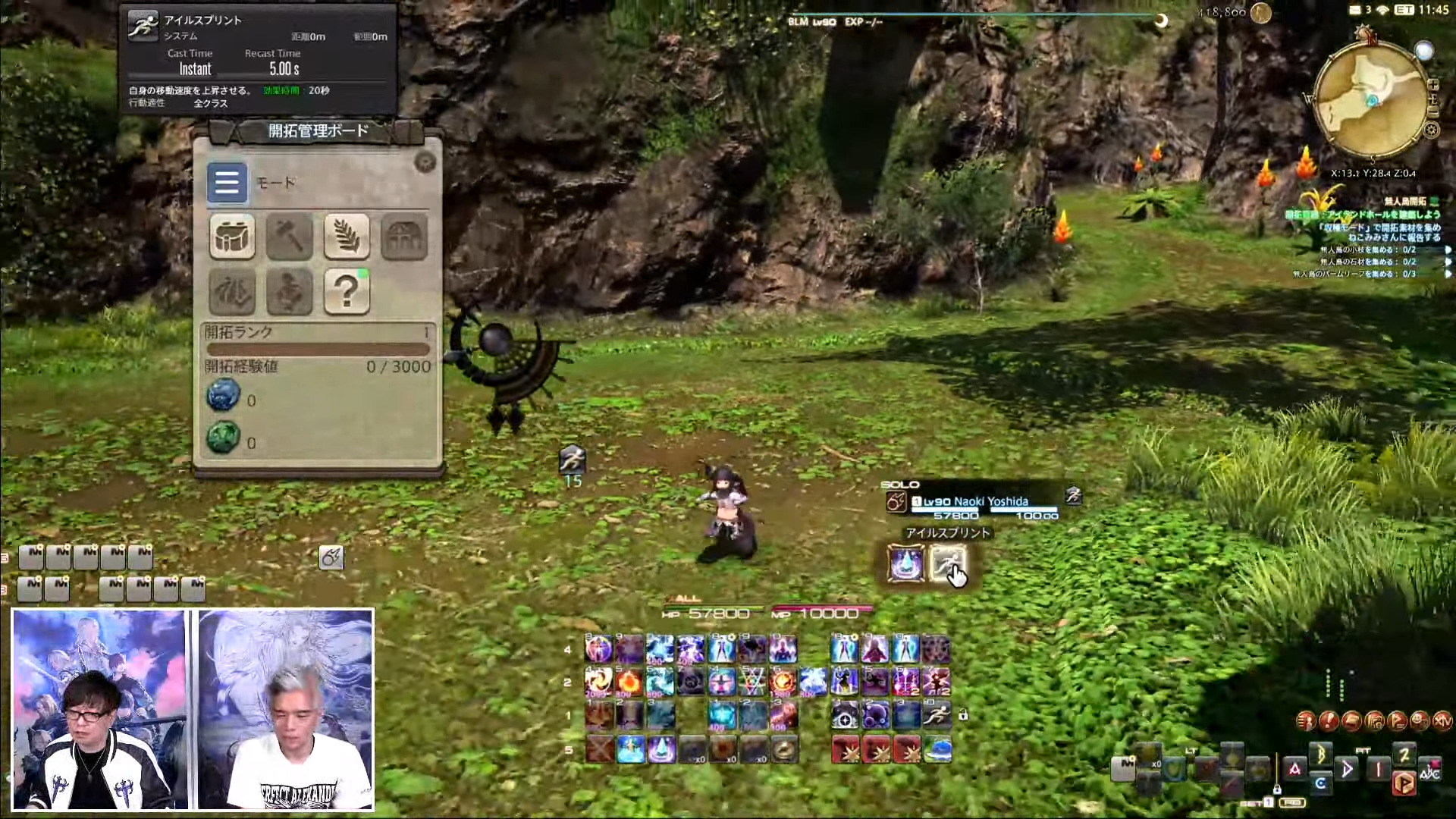This screenshot has width=1456, height=819.
Task: Use the blue slime icon in bottom hotbar
Action: pos(937,749)
